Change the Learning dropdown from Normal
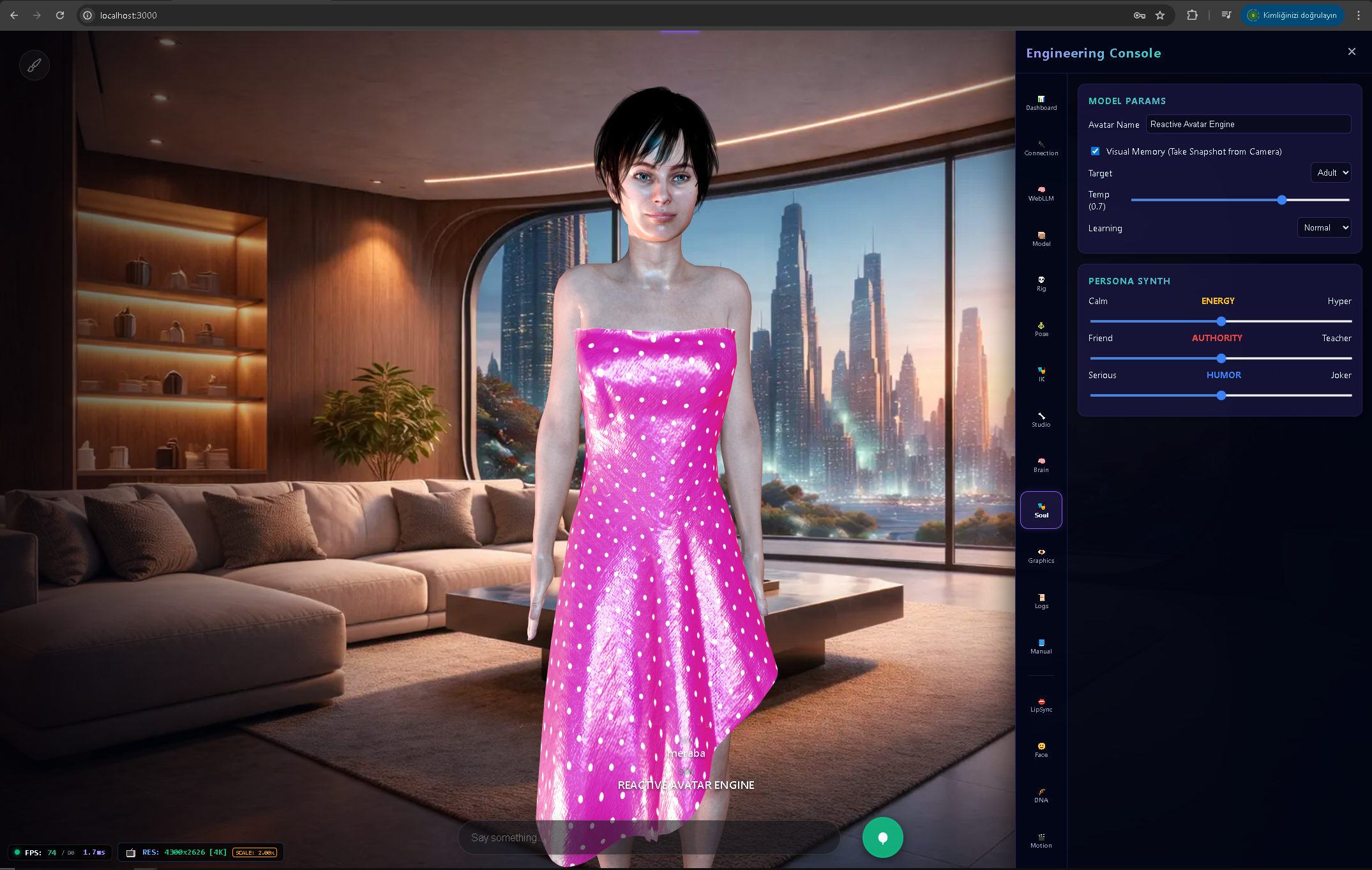1372x870 pixels. pos(1324,227)
